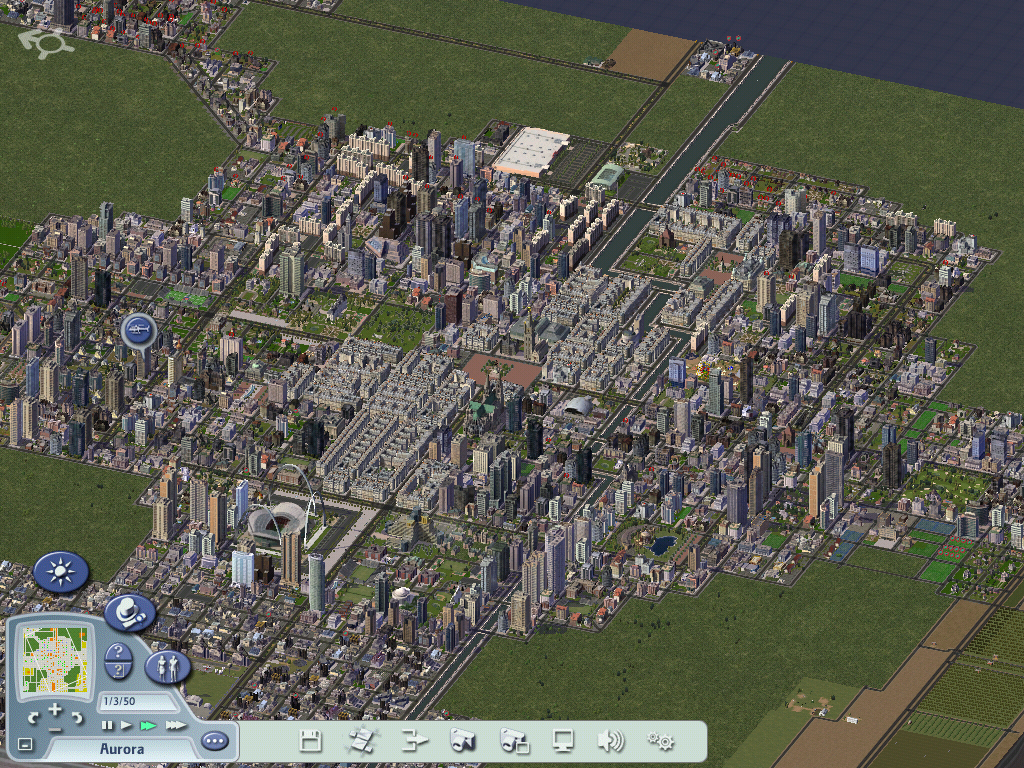
Task: Set simulation to fastest triple-arrow speed
Action: coord(176,725)
